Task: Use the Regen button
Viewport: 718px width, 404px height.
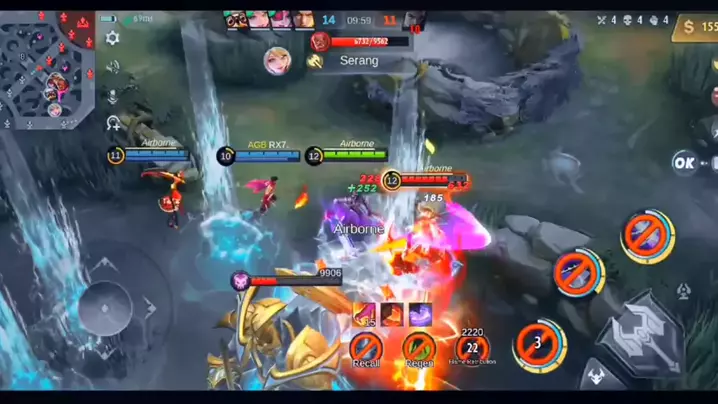Action: 419,347
